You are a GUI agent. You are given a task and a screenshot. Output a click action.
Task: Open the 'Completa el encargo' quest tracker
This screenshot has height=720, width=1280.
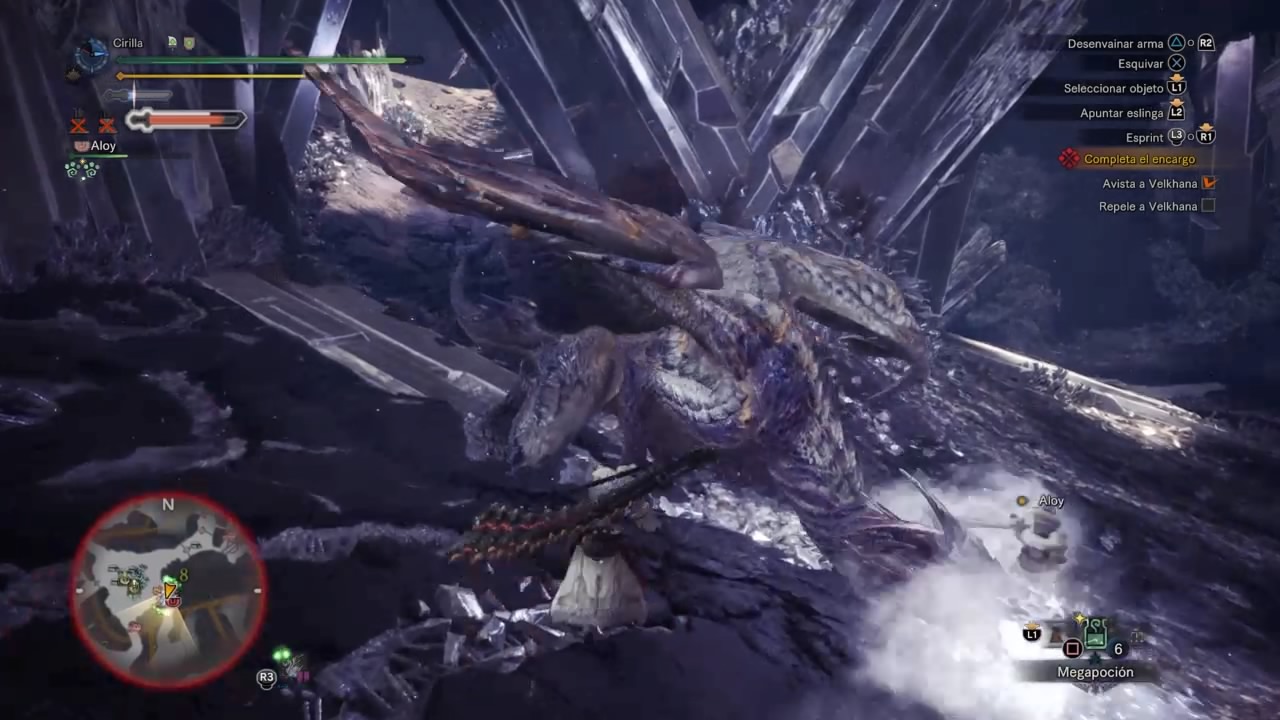click(1139, 159)
